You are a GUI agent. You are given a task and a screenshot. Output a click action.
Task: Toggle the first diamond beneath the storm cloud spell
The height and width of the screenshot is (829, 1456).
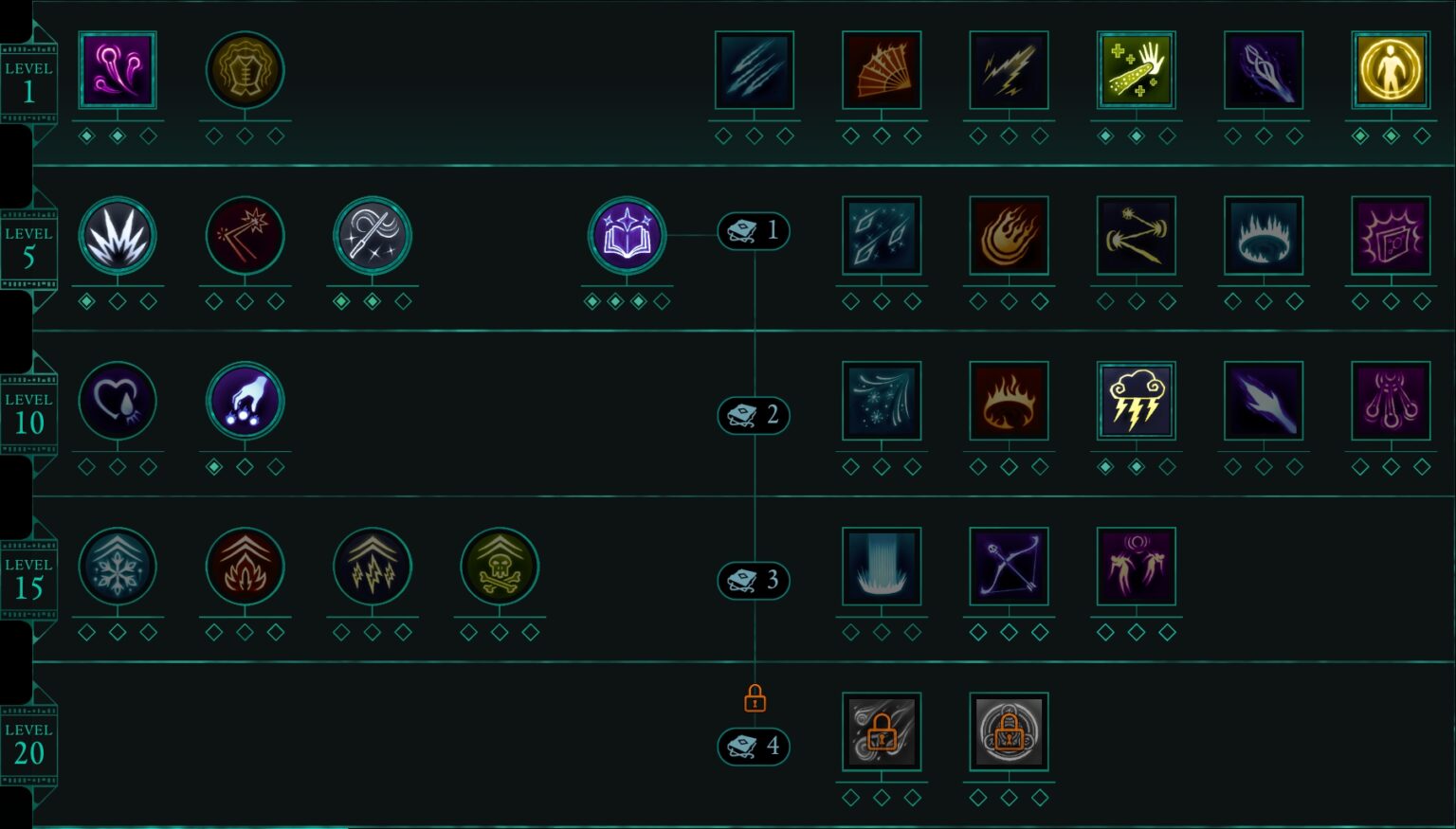pos(1104,466)
